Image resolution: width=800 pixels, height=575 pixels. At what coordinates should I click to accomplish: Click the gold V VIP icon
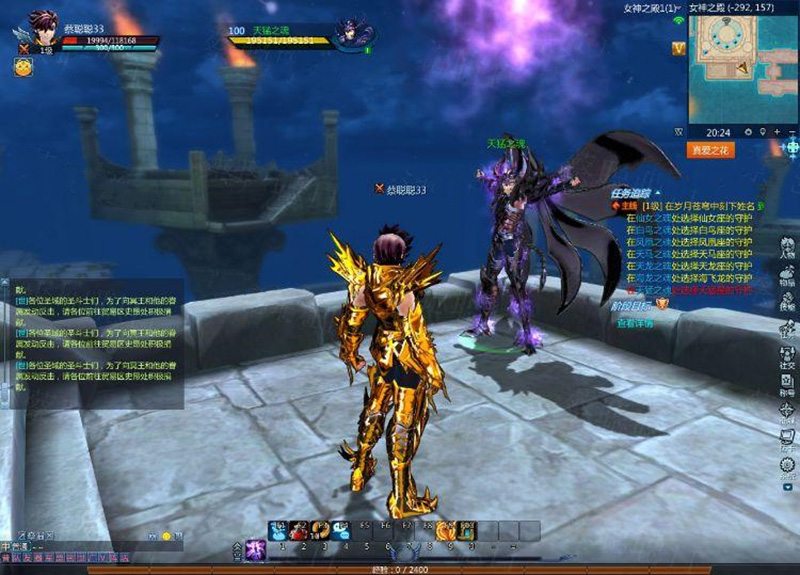pyautogui.click(x=679, y=48)
